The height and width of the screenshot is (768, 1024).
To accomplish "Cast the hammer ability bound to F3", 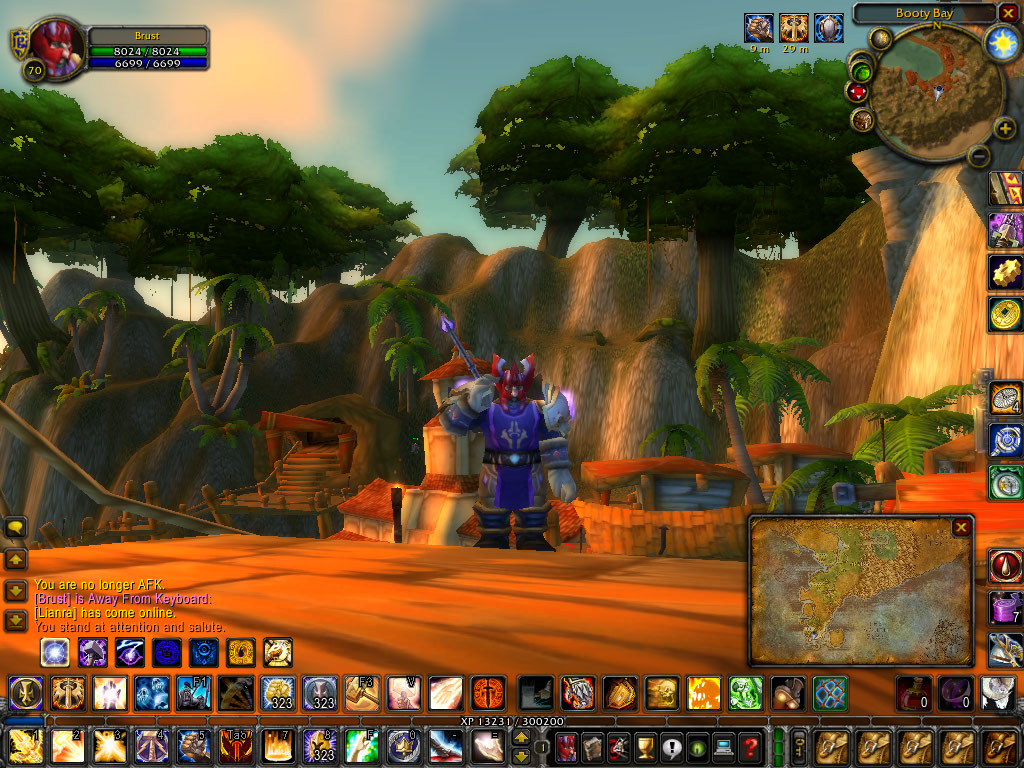I will tap(360, 692).
